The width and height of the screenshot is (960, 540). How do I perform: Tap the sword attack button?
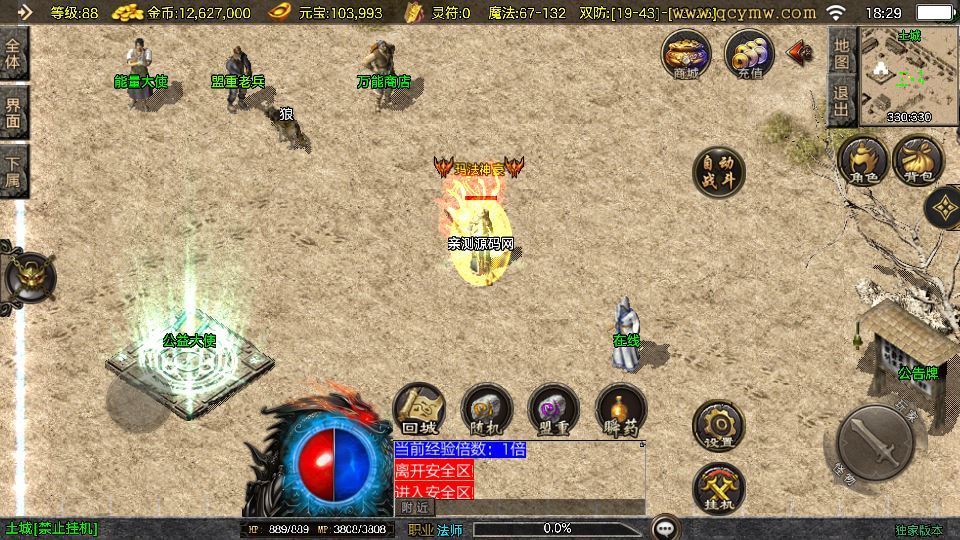click(x=875, y=441)
